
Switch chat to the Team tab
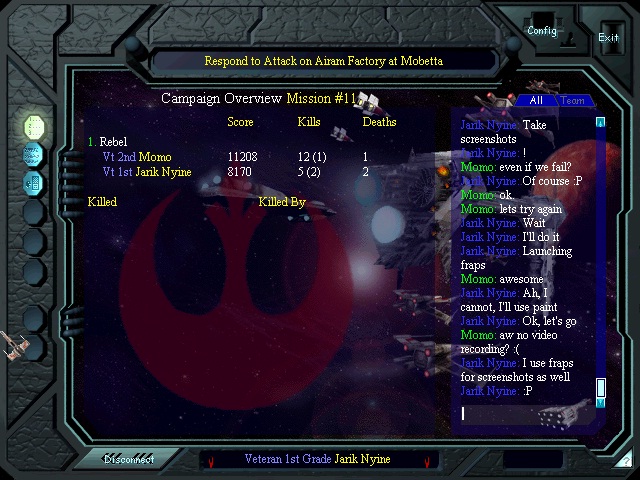[x=572, y=101]
